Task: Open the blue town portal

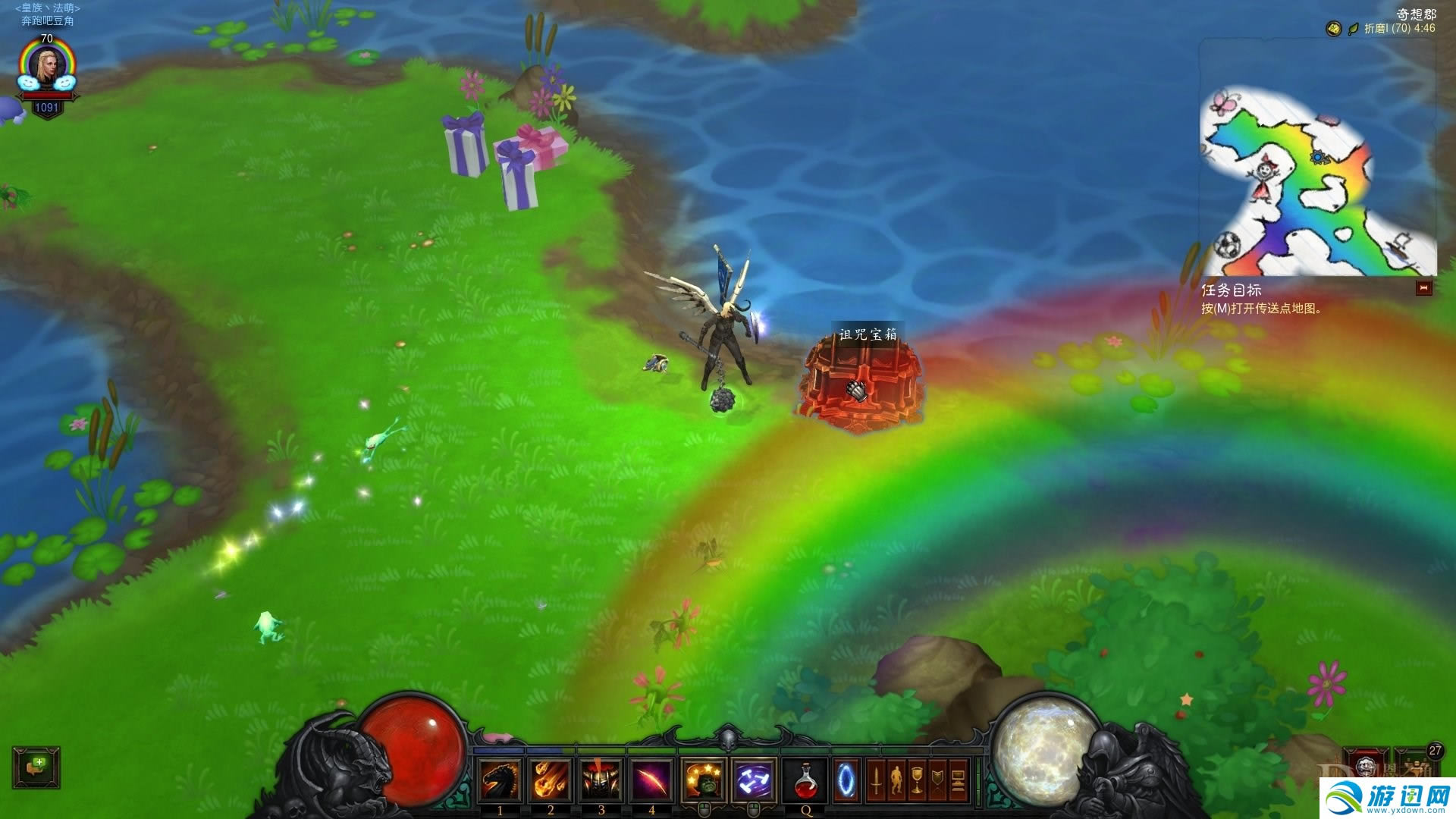Action: tap(846, 780)
